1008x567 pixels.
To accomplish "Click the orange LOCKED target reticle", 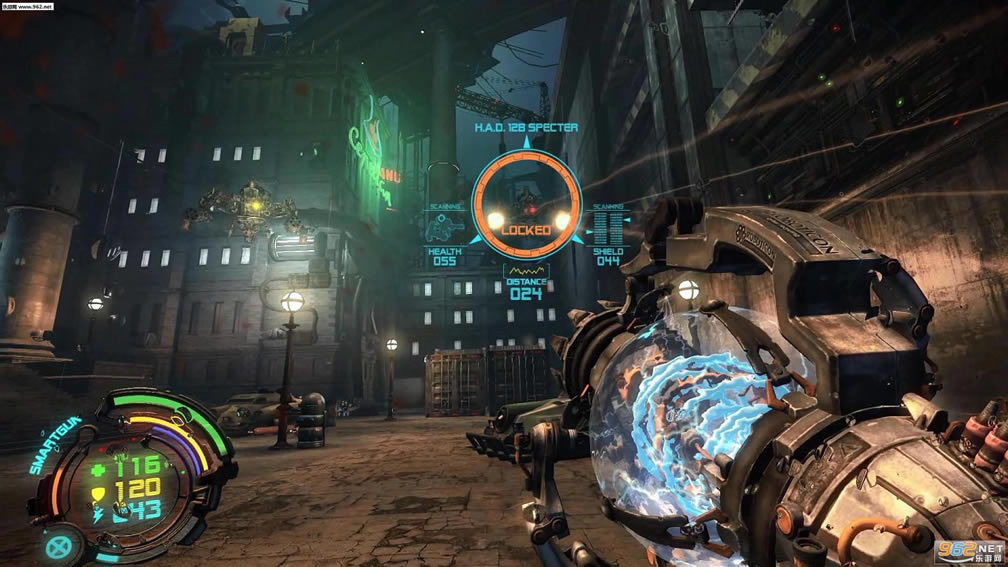I will pyautogui.click(x=525, y=203).
